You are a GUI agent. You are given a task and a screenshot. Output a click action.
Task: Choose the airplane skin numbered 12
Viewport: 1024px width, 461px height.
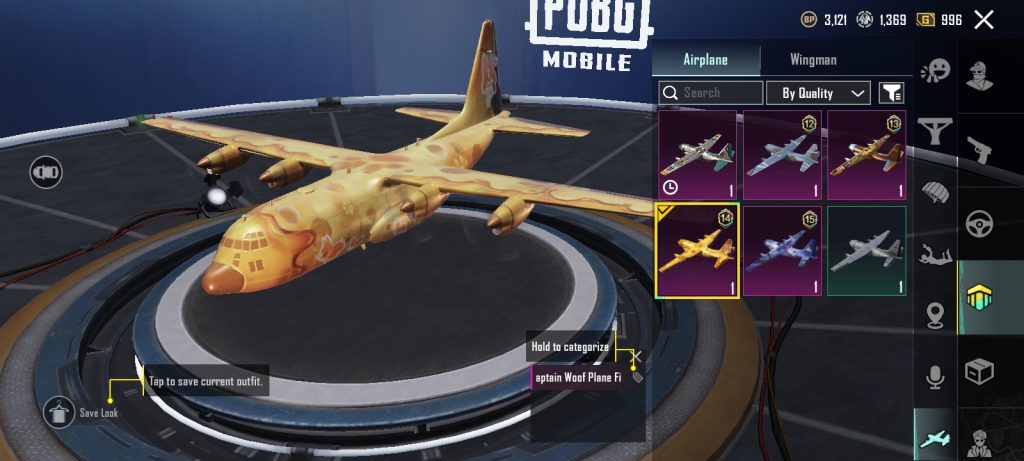(x=782, y=155)
